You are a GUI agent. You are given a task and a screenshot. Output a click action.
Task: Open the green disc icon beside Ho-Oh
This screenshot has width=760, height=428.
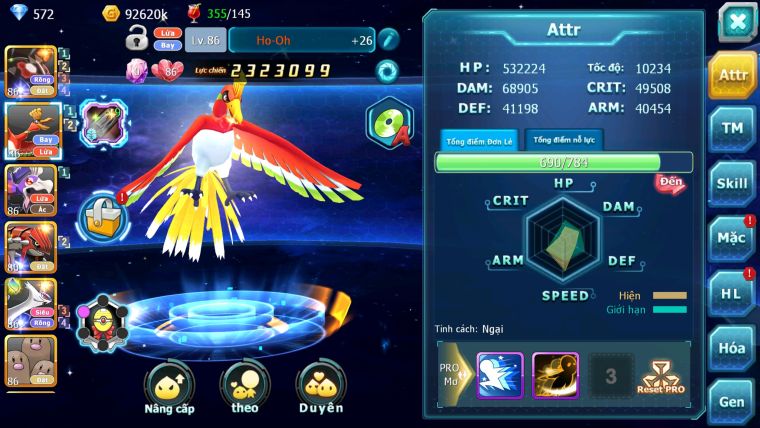tap(388, 123)
